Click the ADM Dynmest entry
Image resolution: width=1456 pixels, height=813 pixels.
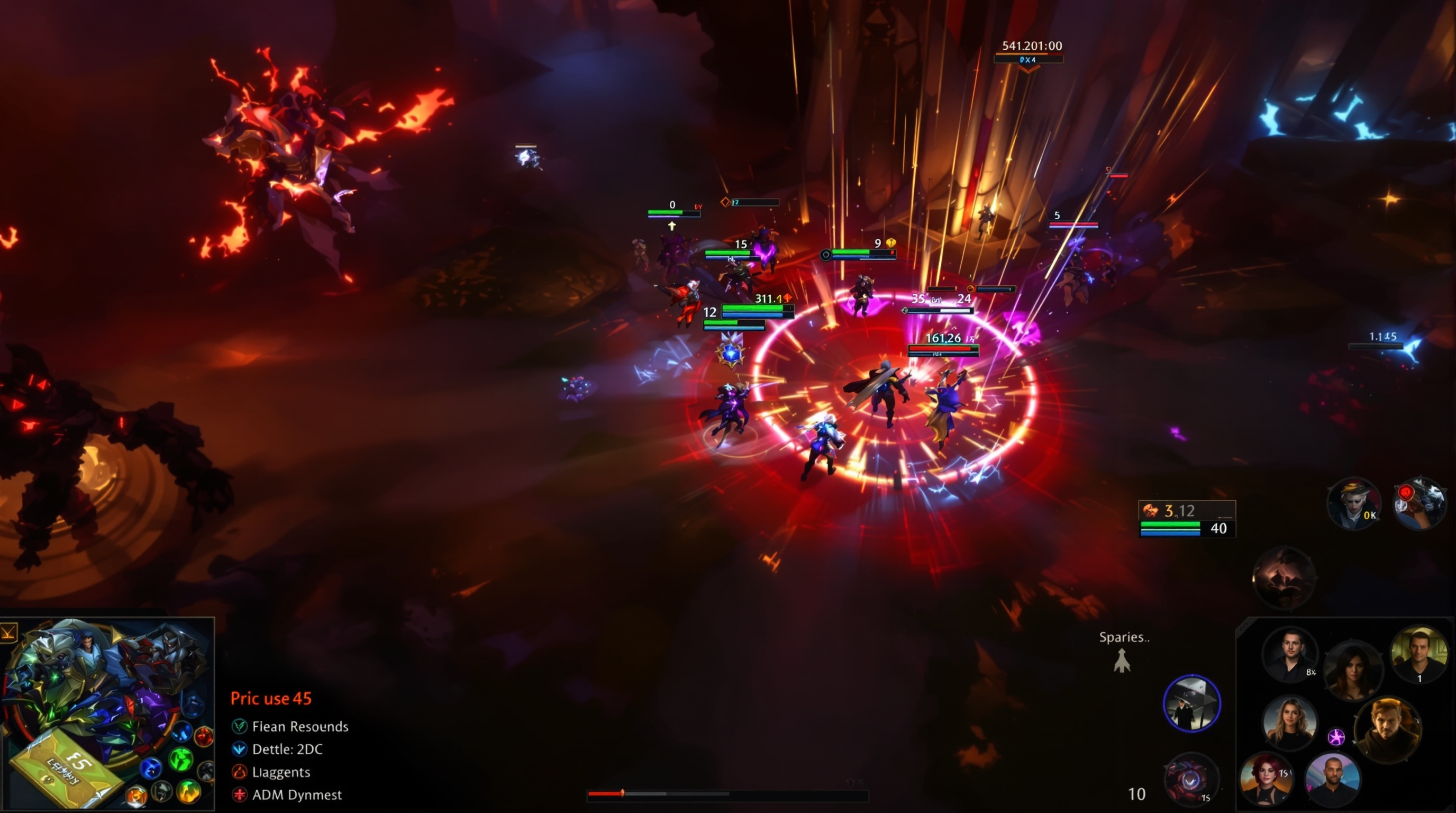pyautogui.click(x=296, y=794)
